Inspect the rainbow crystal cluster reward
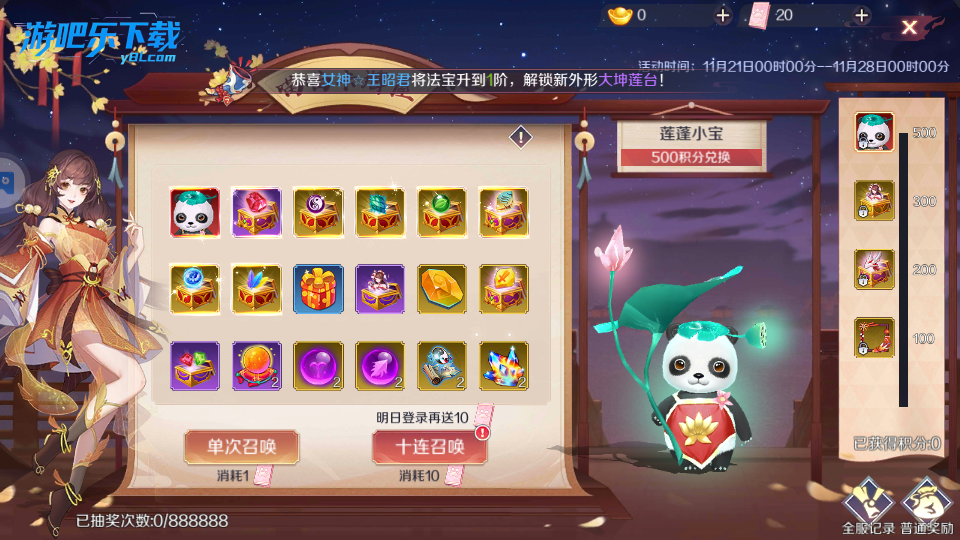Viewport: 960px width, 540px height. (x=503, y=366)
